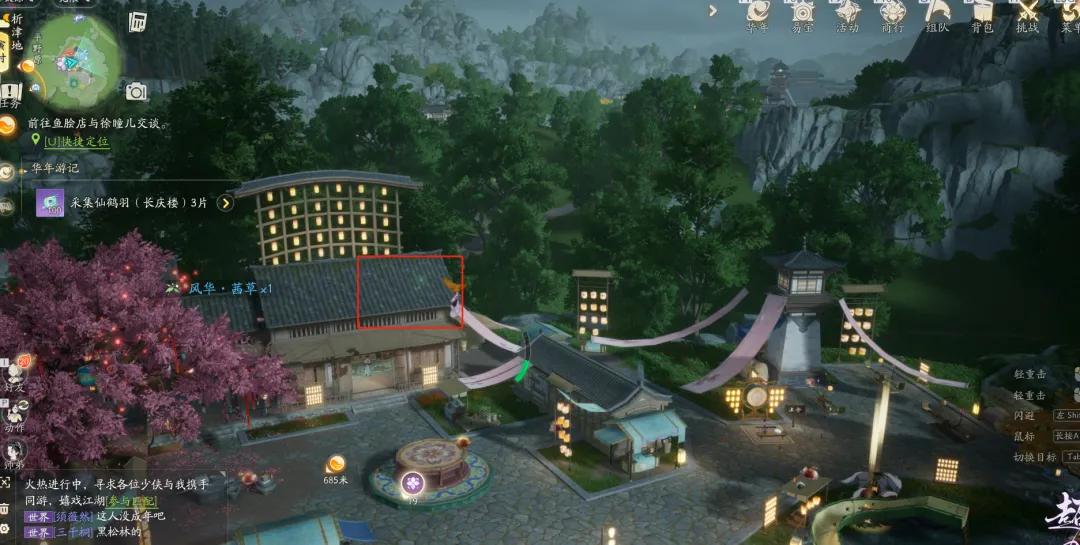Select the 采集仙鹤羽 quest item icon

(x=50, y=203)
